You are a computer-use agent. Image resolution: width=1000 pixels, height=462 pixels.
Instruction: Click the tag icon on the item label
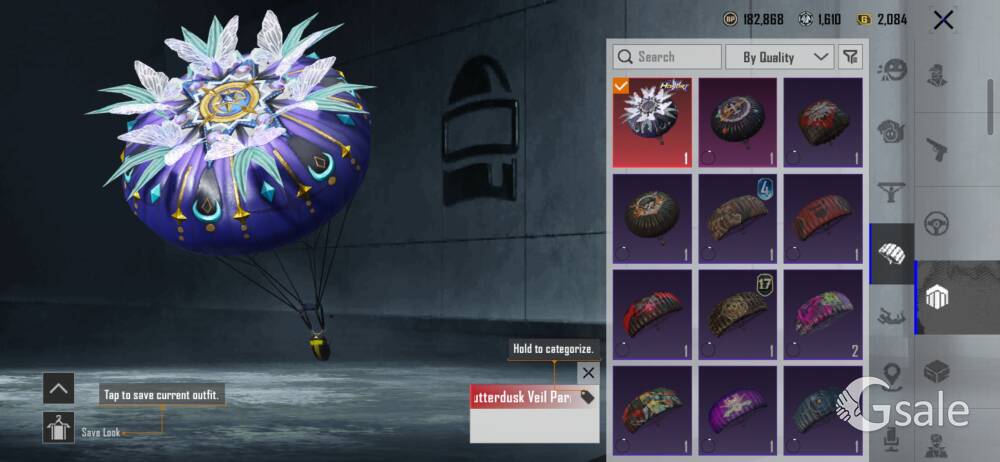[587, 397]
